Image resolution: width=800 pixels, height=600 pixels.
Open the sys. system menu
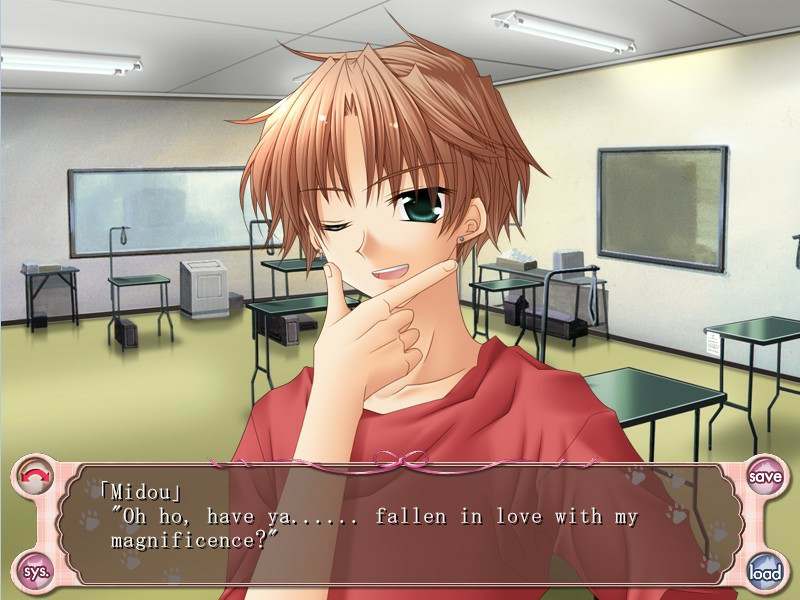point(34,571)
